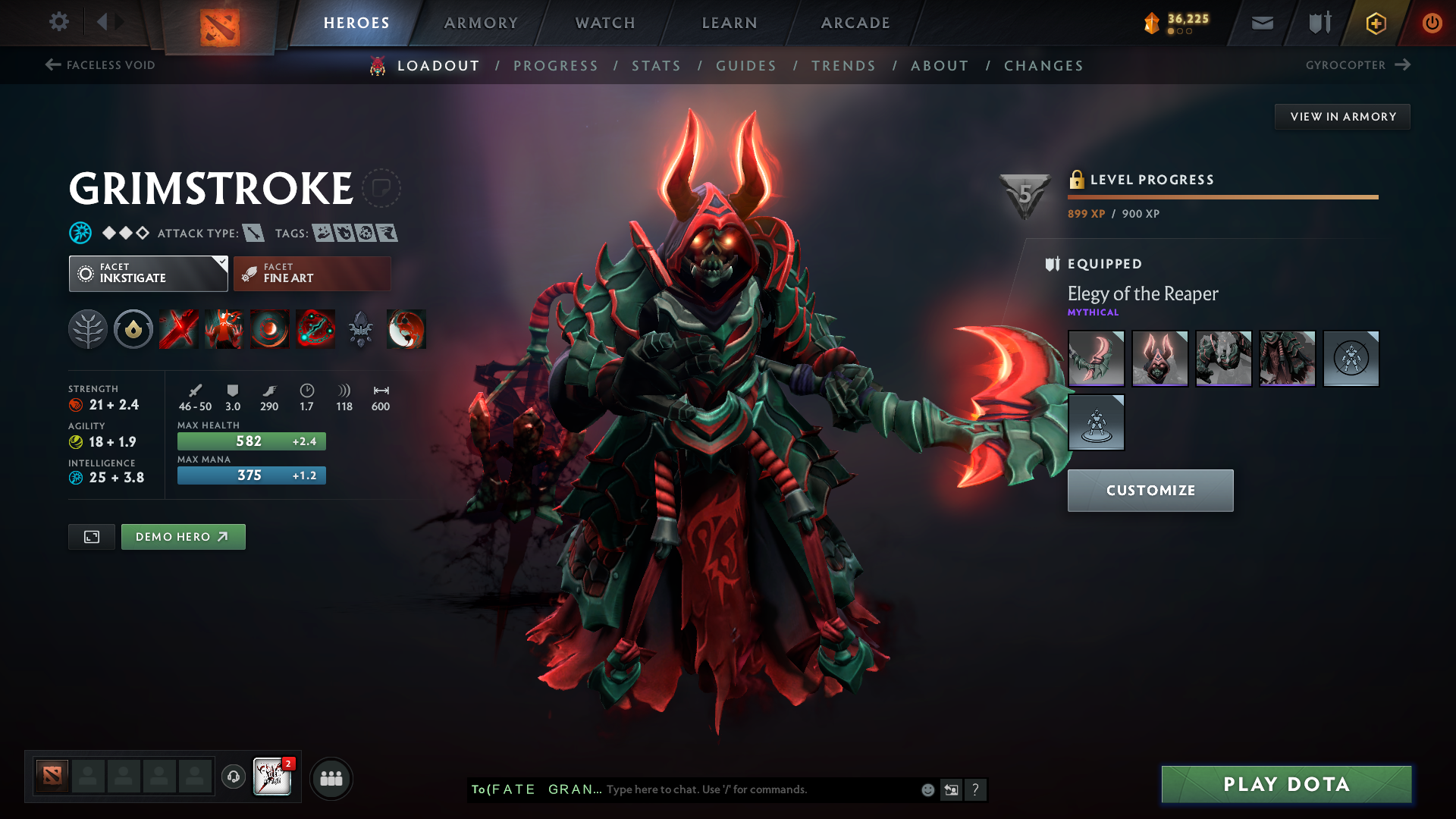Click the talent tree icon
The height and width of the screenshot is (819, 1456).
[88, 329]
